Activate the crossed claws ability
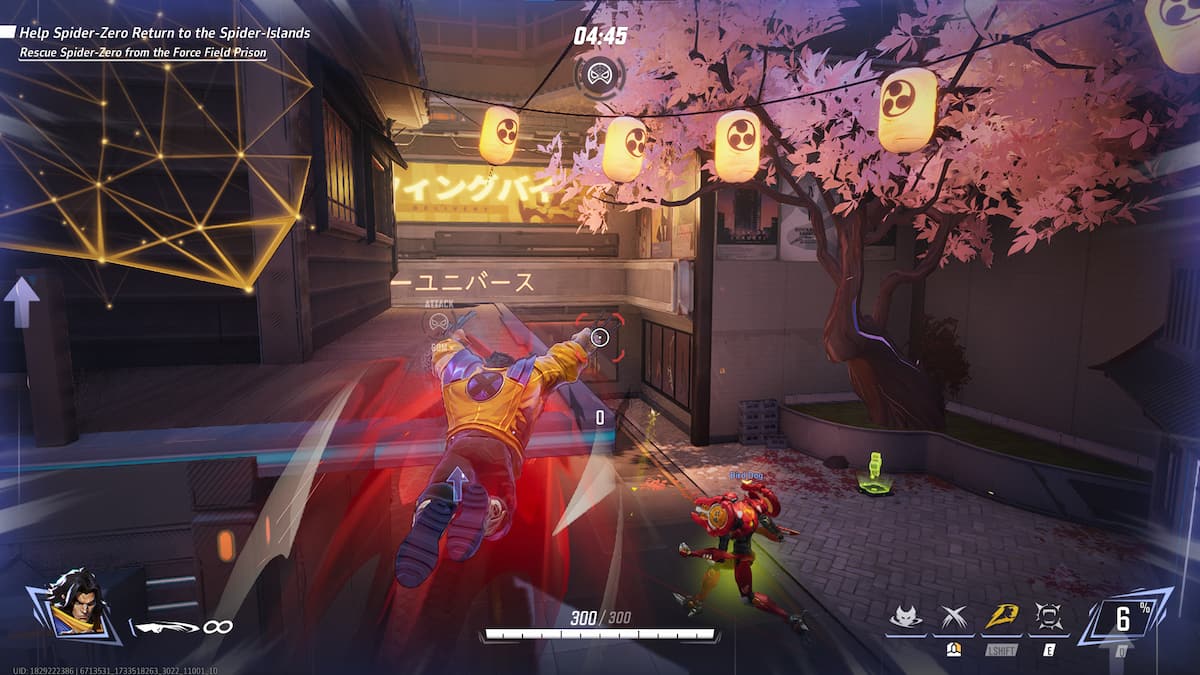This screenshot has height=675, width=1200. point(953,619)
